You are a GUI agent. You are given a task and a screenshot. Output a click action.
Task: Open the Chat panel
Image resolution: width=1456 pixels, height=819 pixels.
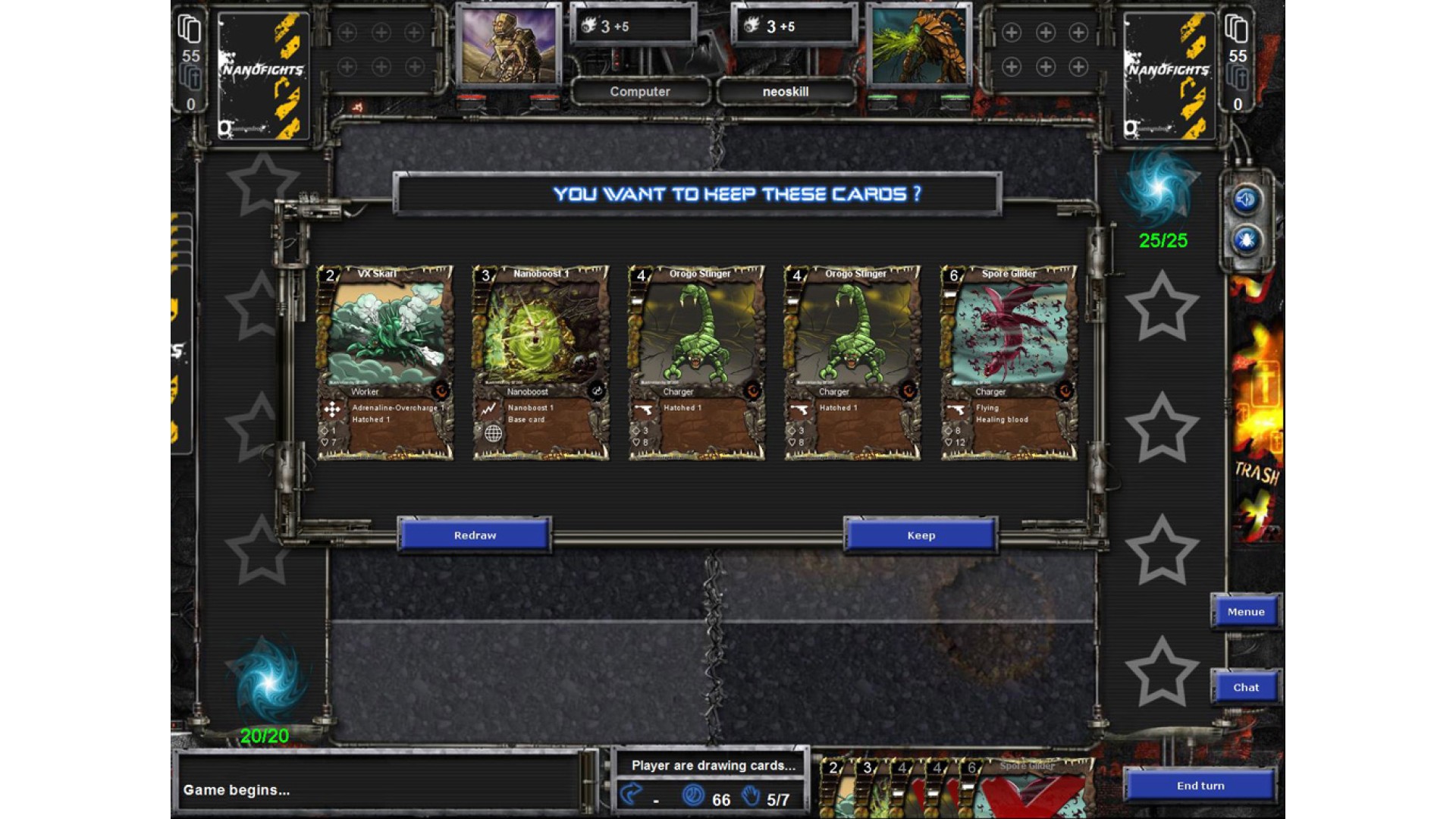click(x=1245, y=688)
